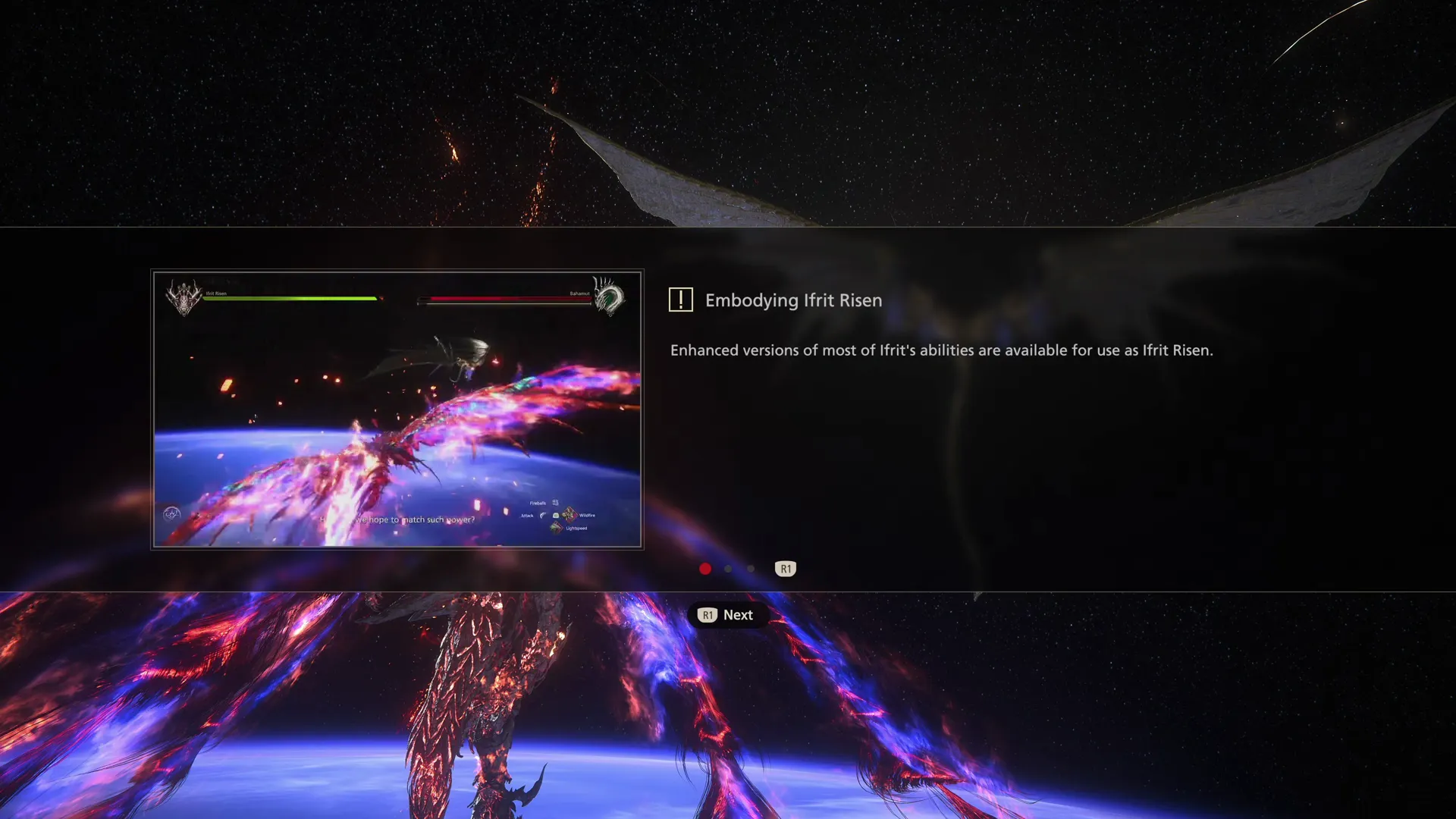Click the exclamation mark tutorial icon
1456x819 pixels.
680,300
